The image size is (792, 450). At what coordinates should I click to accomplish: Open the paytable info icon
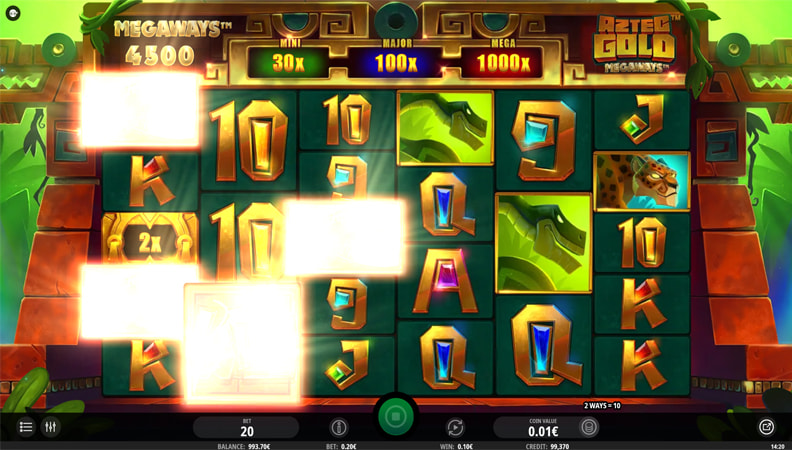[x=339, y=427]
